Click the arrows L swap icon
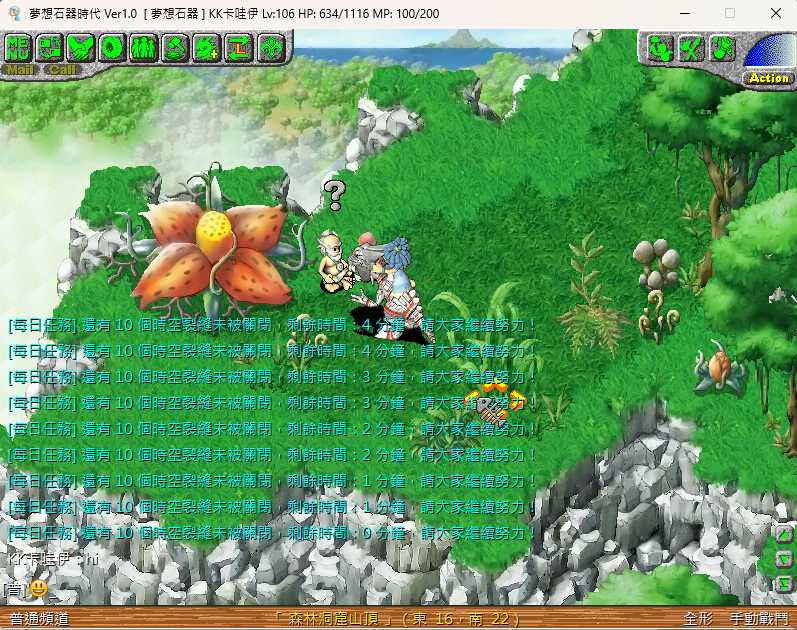Image resolution: width=797 pixels, height=630 pixels. (239, 47)
